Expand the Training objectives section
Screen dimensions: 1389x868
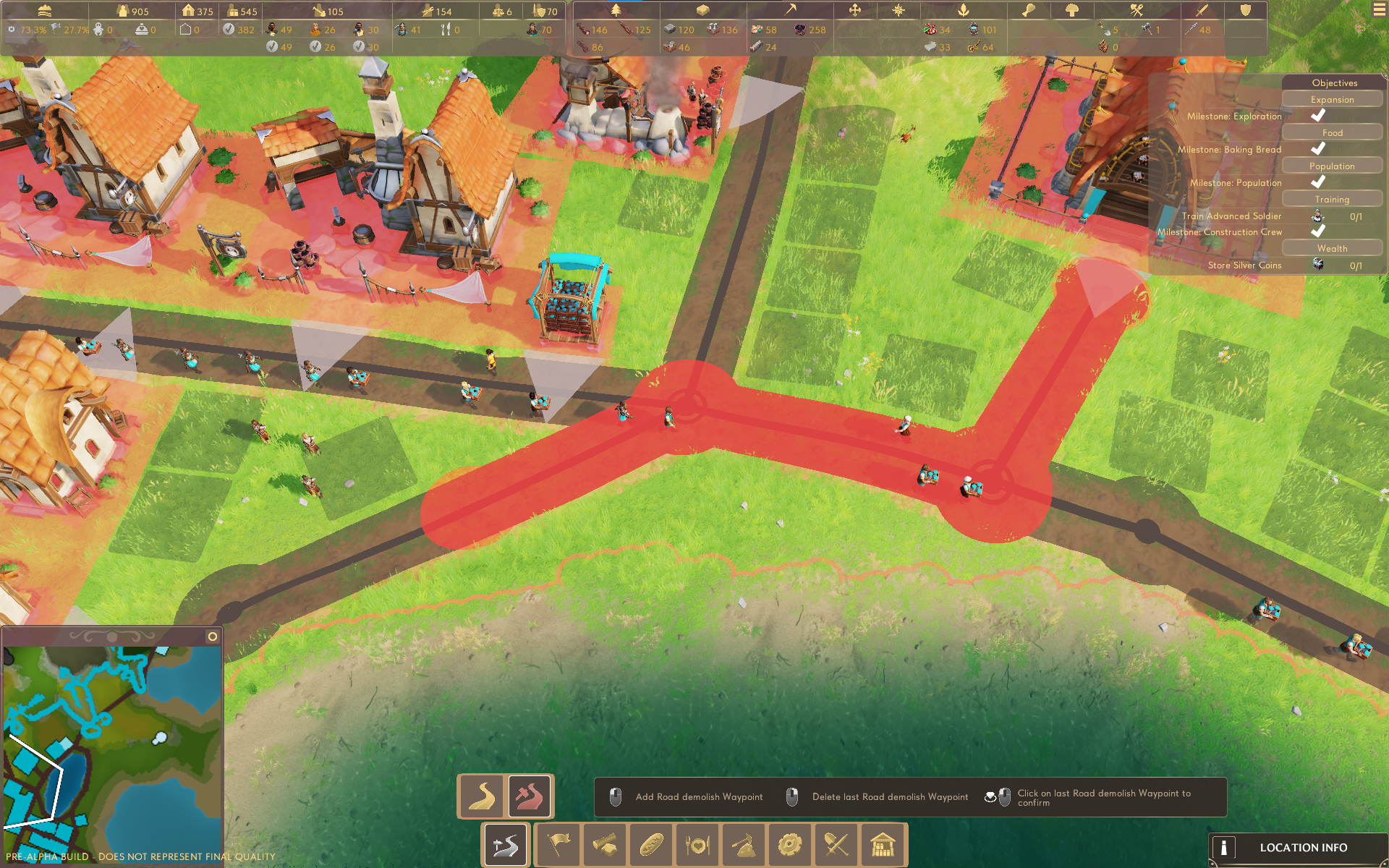point(1332,200)
